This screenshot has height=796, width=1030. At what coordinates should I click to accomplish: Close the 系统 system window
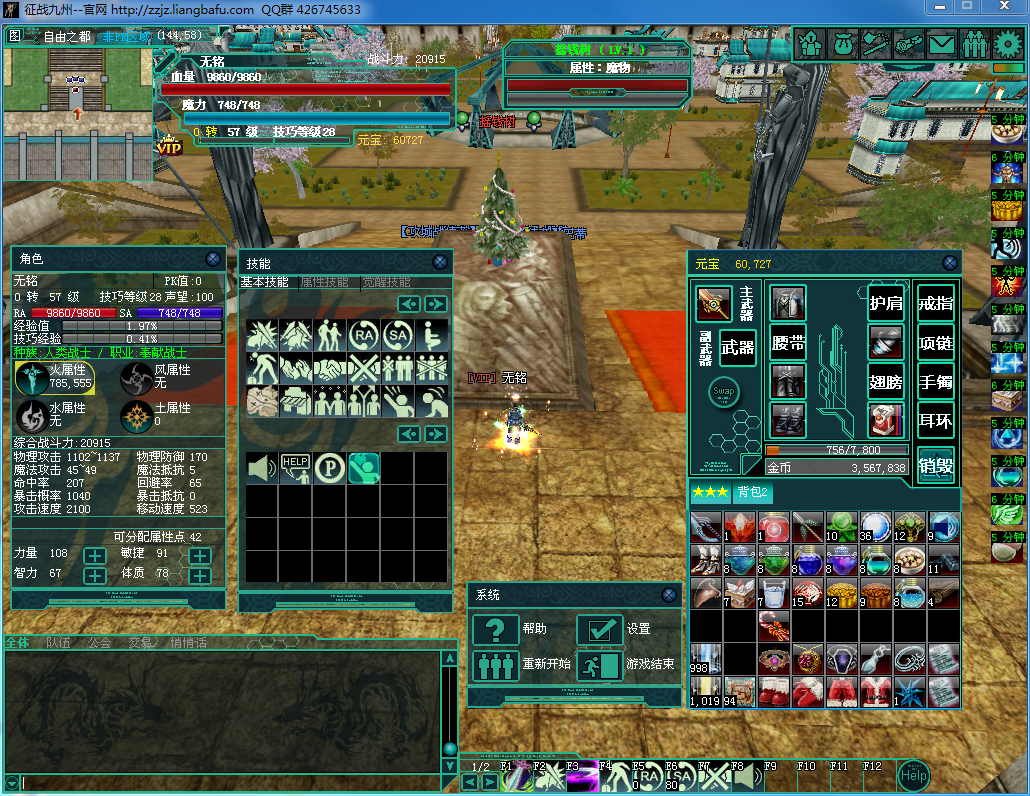pos(667,595)
